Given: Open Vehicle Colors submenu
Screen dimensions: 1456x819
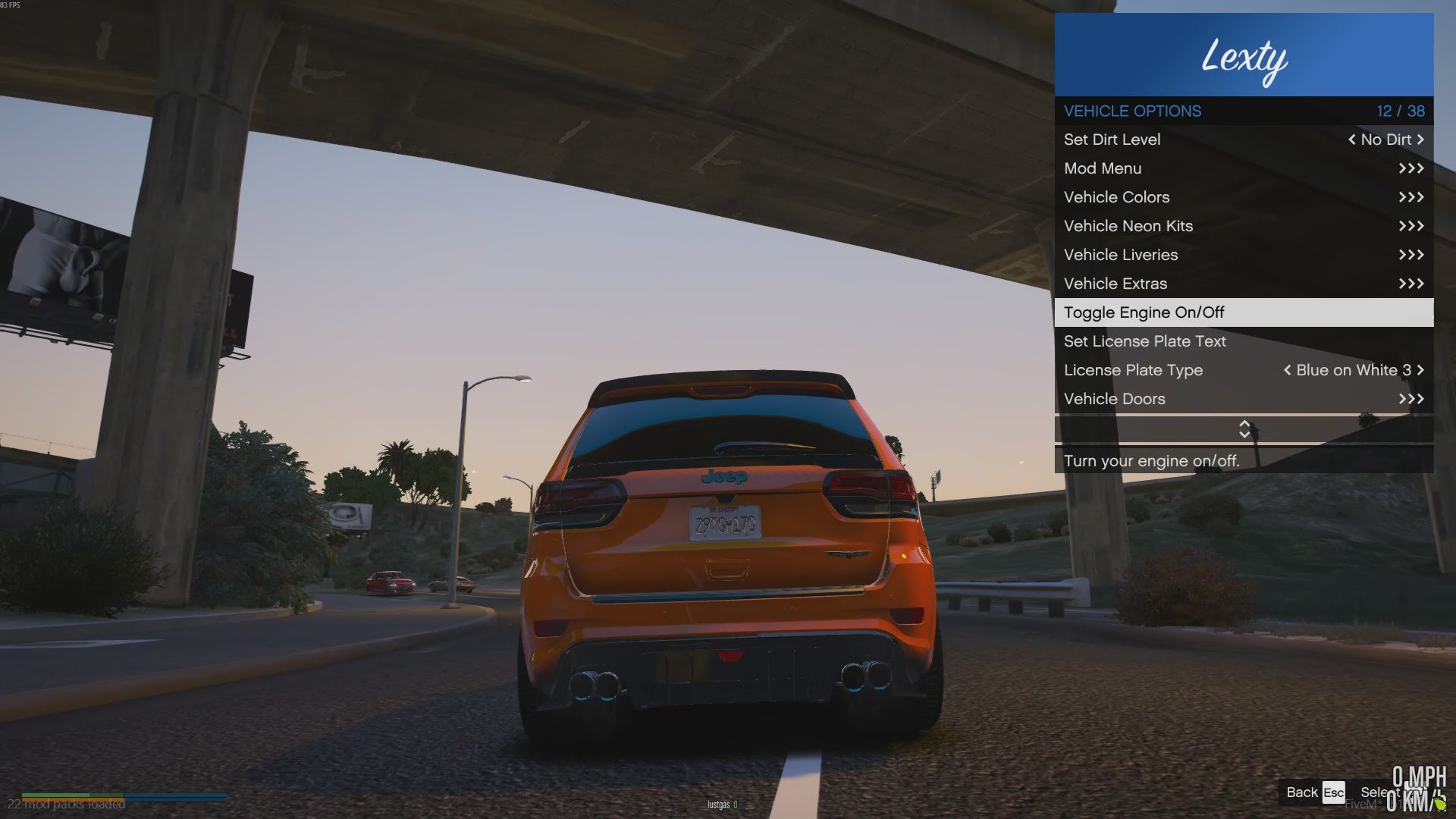Looking at the screenshot, I should pyautogui.click(x=1244, y=197).
